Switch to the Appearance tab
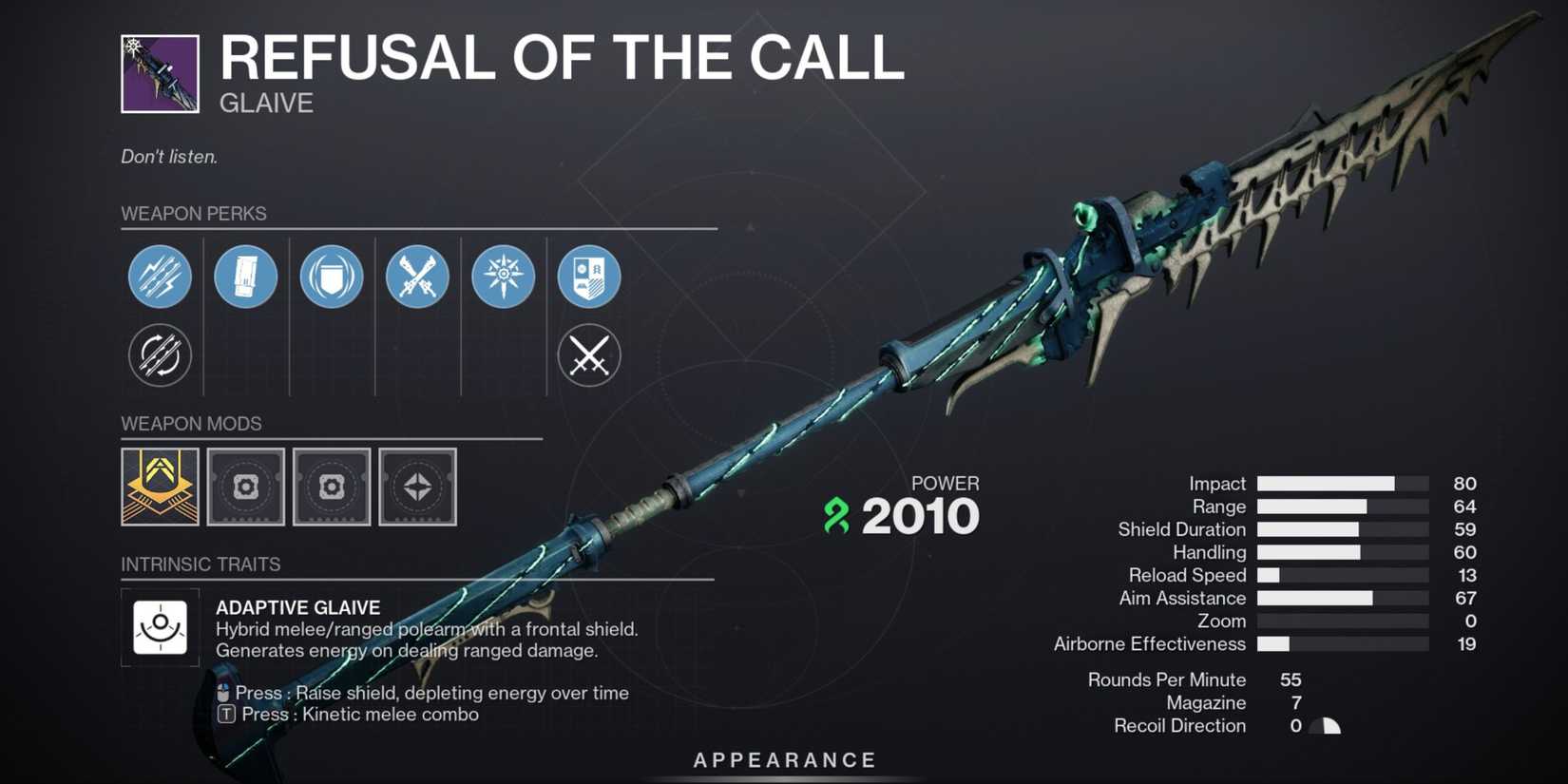1568x784 pixels. click(783, 759)
